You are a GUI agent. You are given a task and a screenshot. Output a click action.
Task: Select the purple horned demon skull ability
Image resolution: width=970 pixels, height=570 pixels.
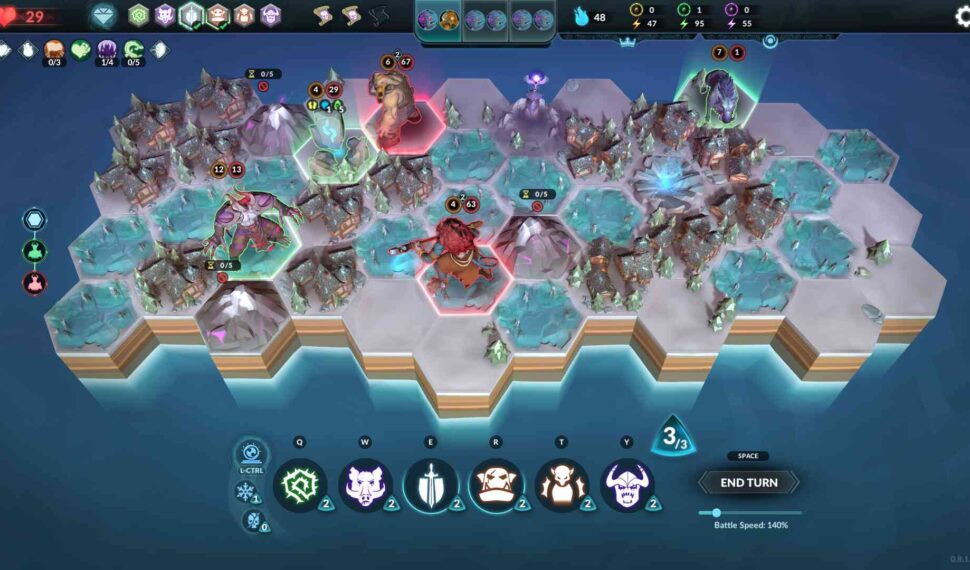(x=627, y=485)
